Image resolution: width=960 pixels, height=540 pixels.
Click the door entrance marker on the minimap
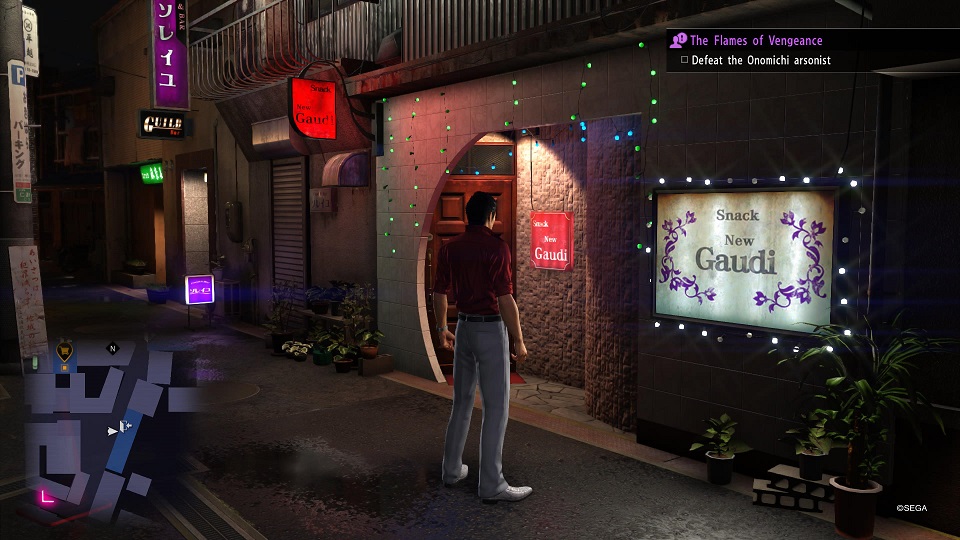click(127, 426)
